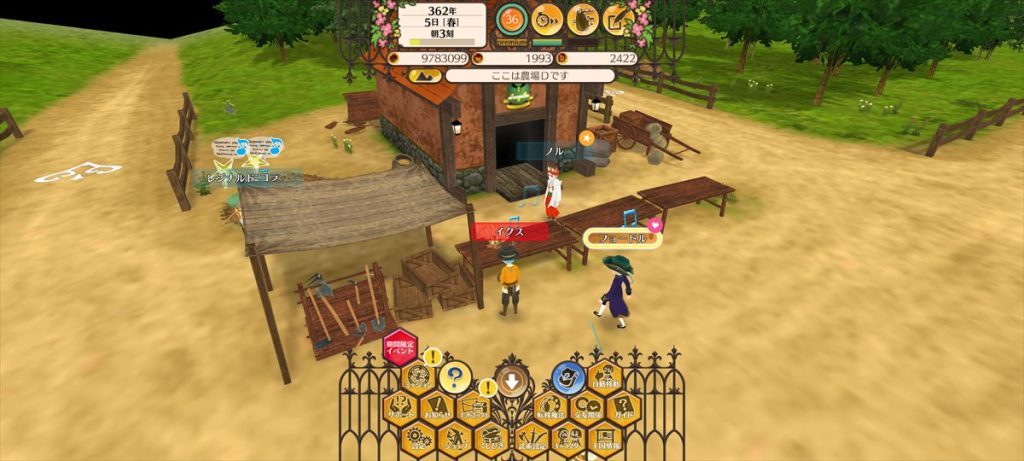Open the ガイド guide hexagon
Screen dimensions: 1024x461
click(624, 406)
